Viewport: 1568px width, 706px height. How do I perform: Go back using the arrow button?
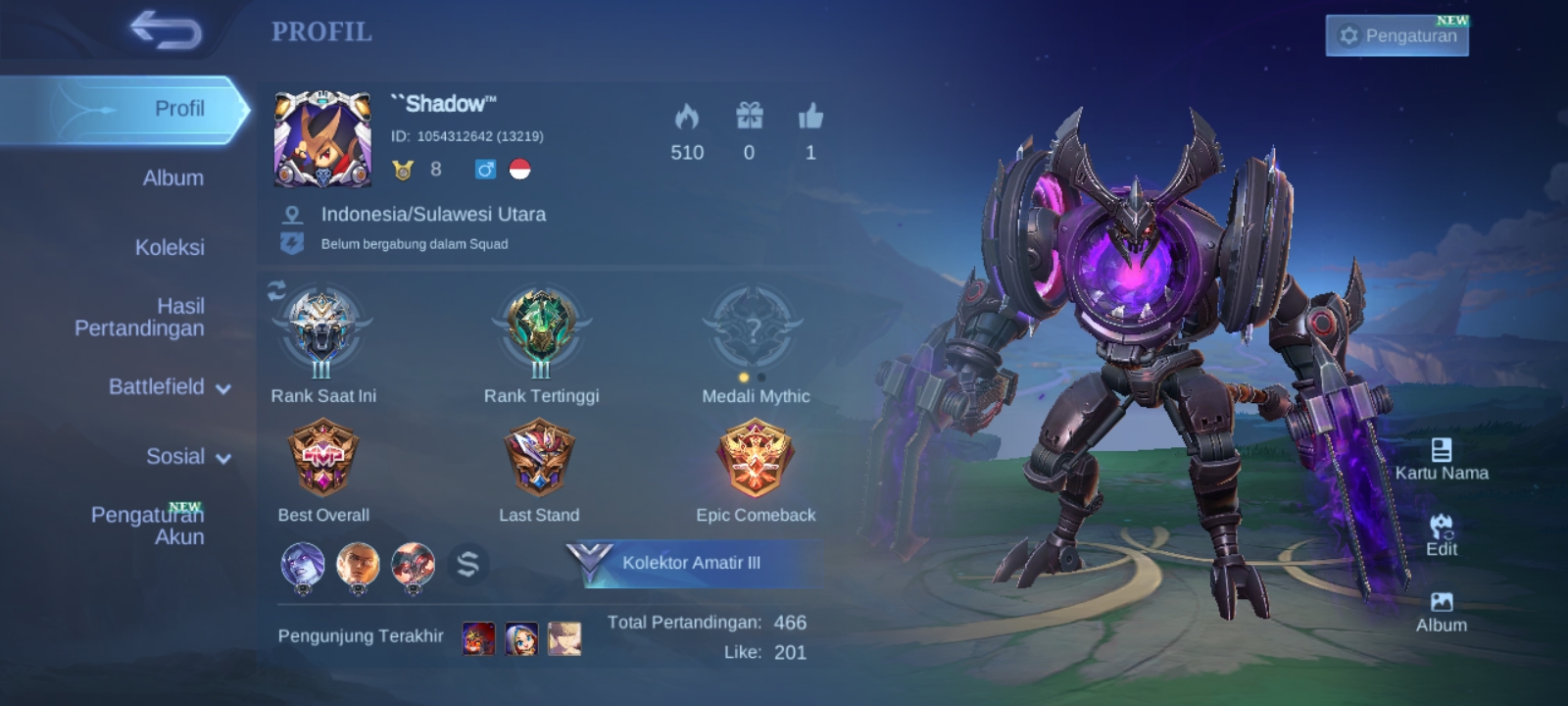(166, 30)
